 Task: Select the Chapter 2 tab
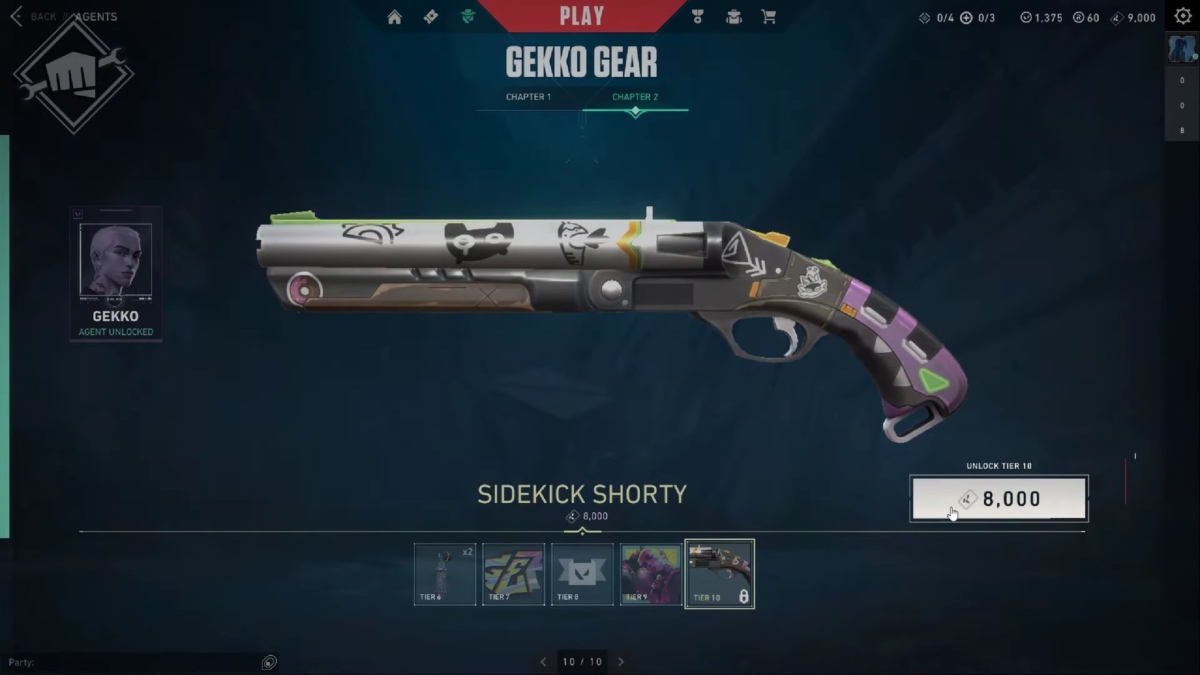(635, 97)
